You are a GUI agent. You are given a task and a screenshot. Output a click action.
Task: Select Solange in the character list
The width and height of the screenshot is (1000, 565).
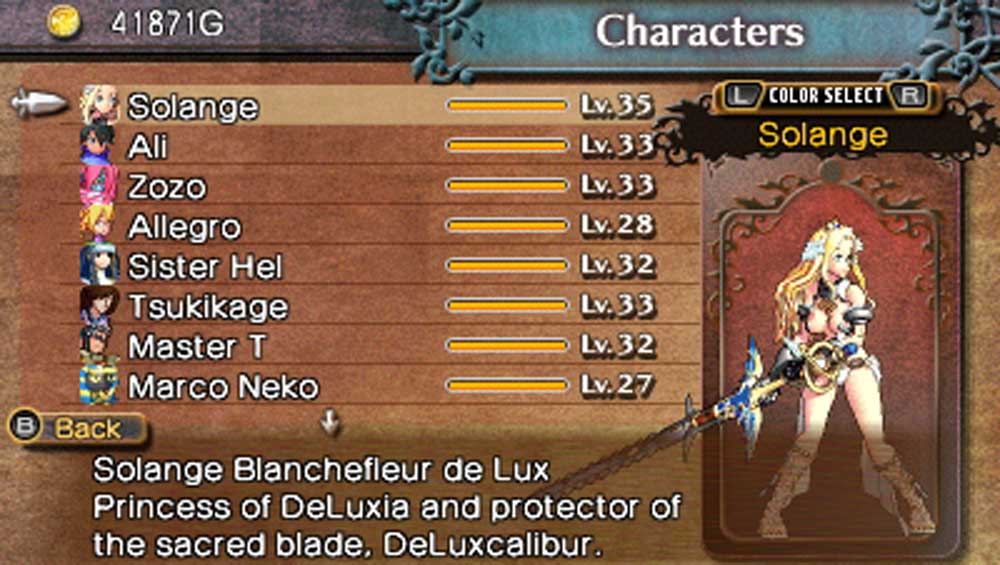192,106
